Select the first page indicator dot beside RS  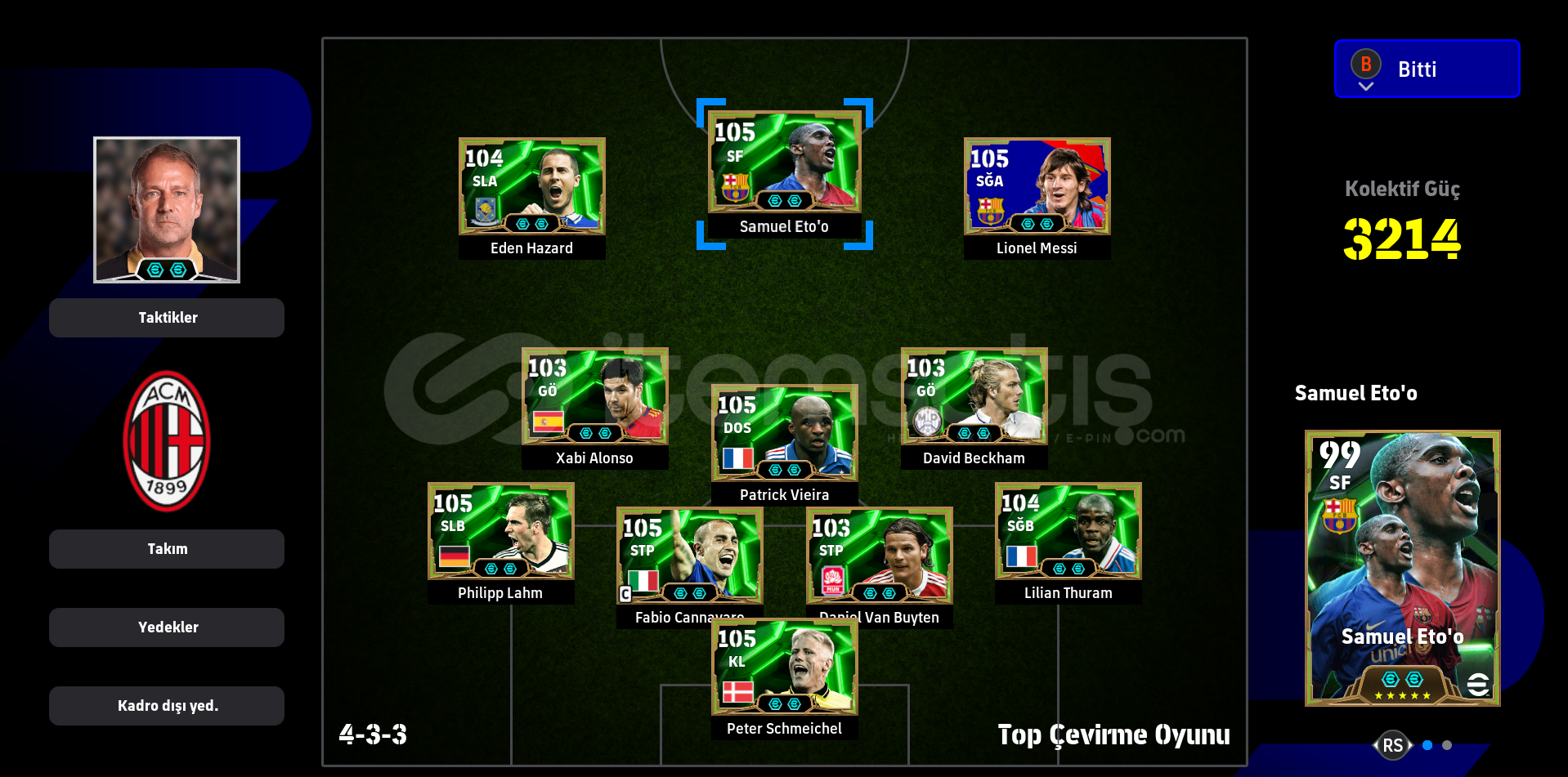click(1427, 744)
